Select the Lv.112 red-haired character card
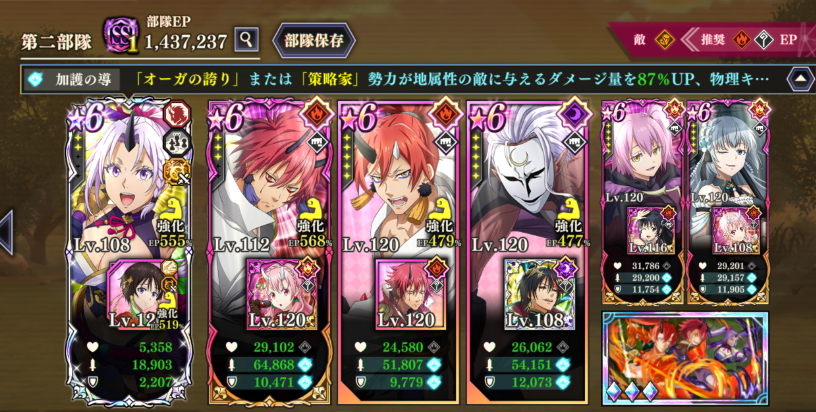Viewport: 816px width, 412px height. pos(265,180)
